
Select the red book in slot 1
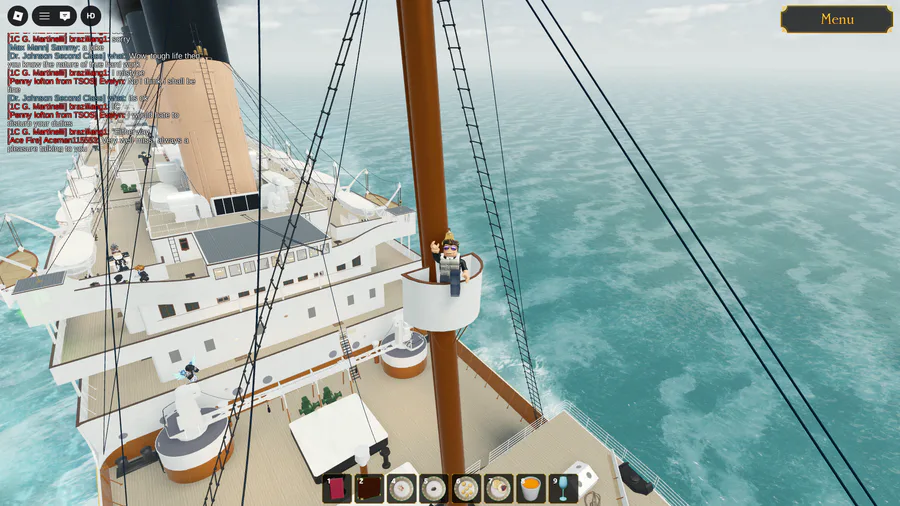click(x=337, y=488)
